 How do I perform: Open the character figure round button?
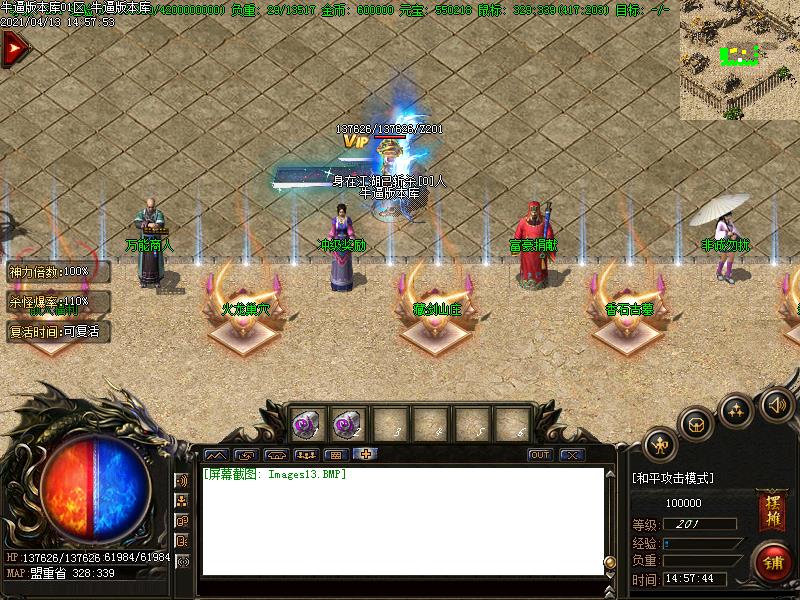[x=660, y=443]
